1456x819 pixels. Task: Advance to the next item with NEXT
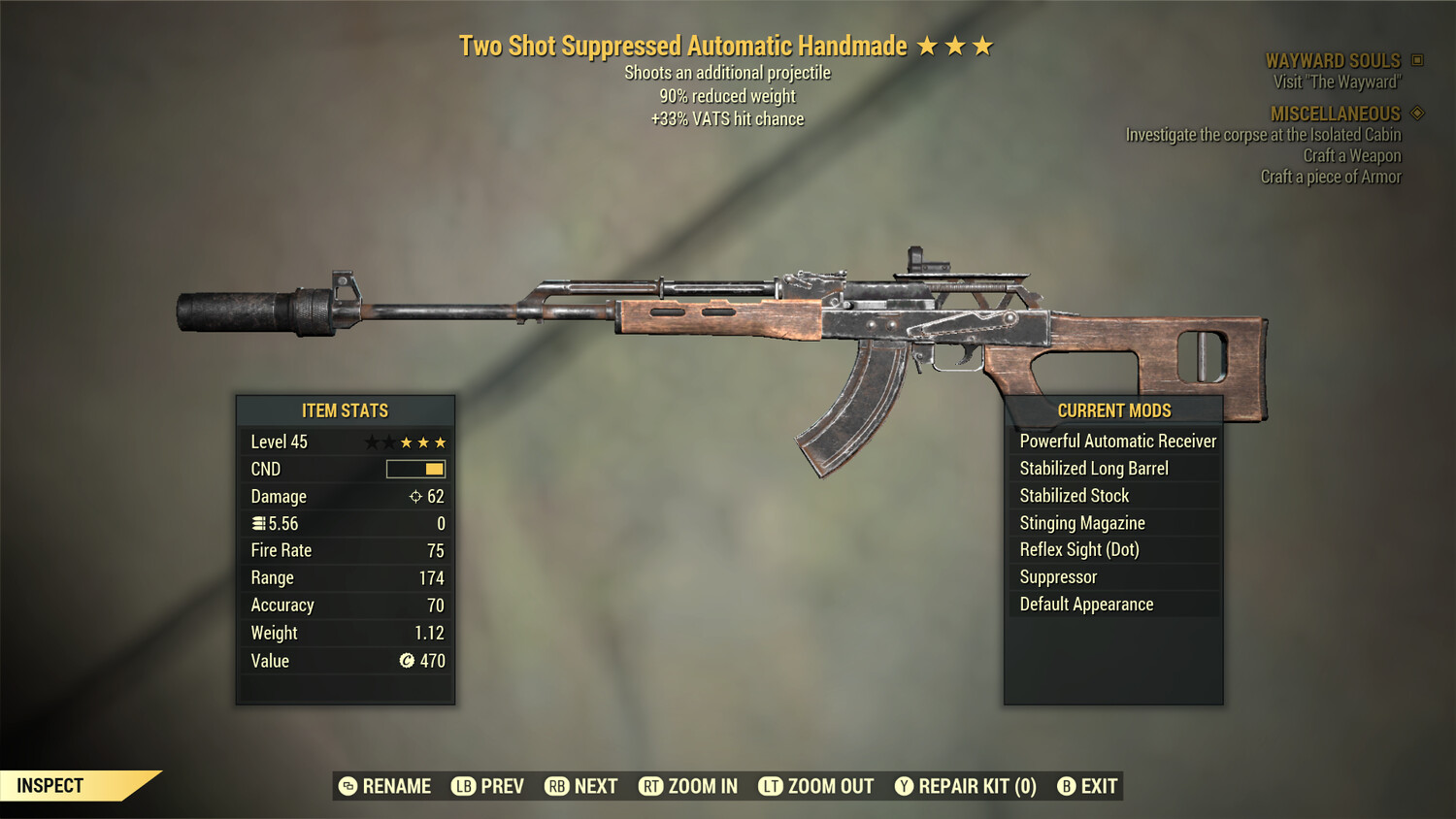point(595,786)
